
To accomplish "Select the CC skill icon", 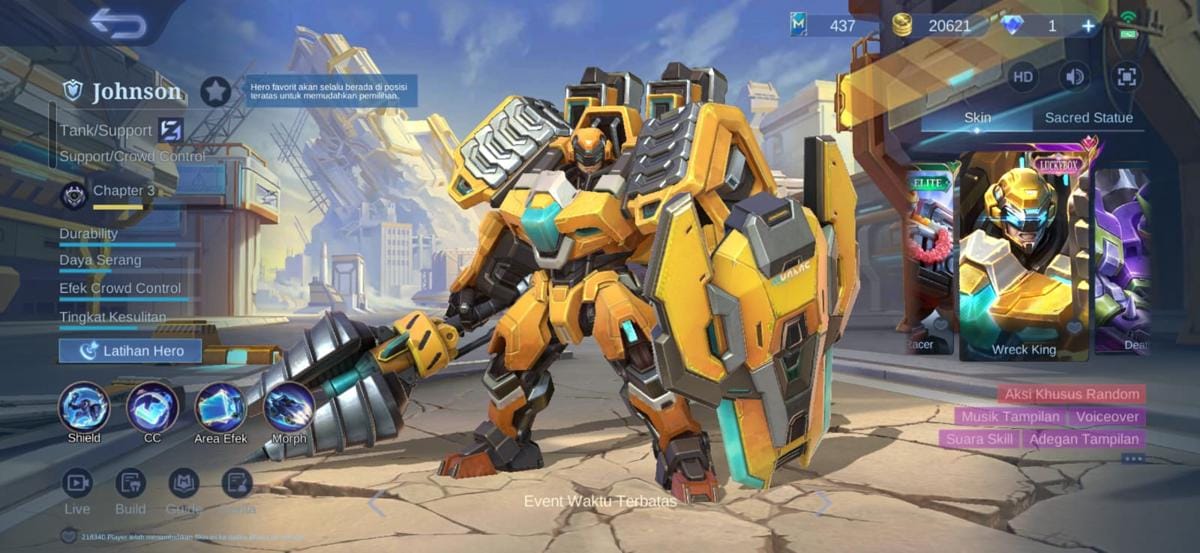I will [x=152, y=407].
